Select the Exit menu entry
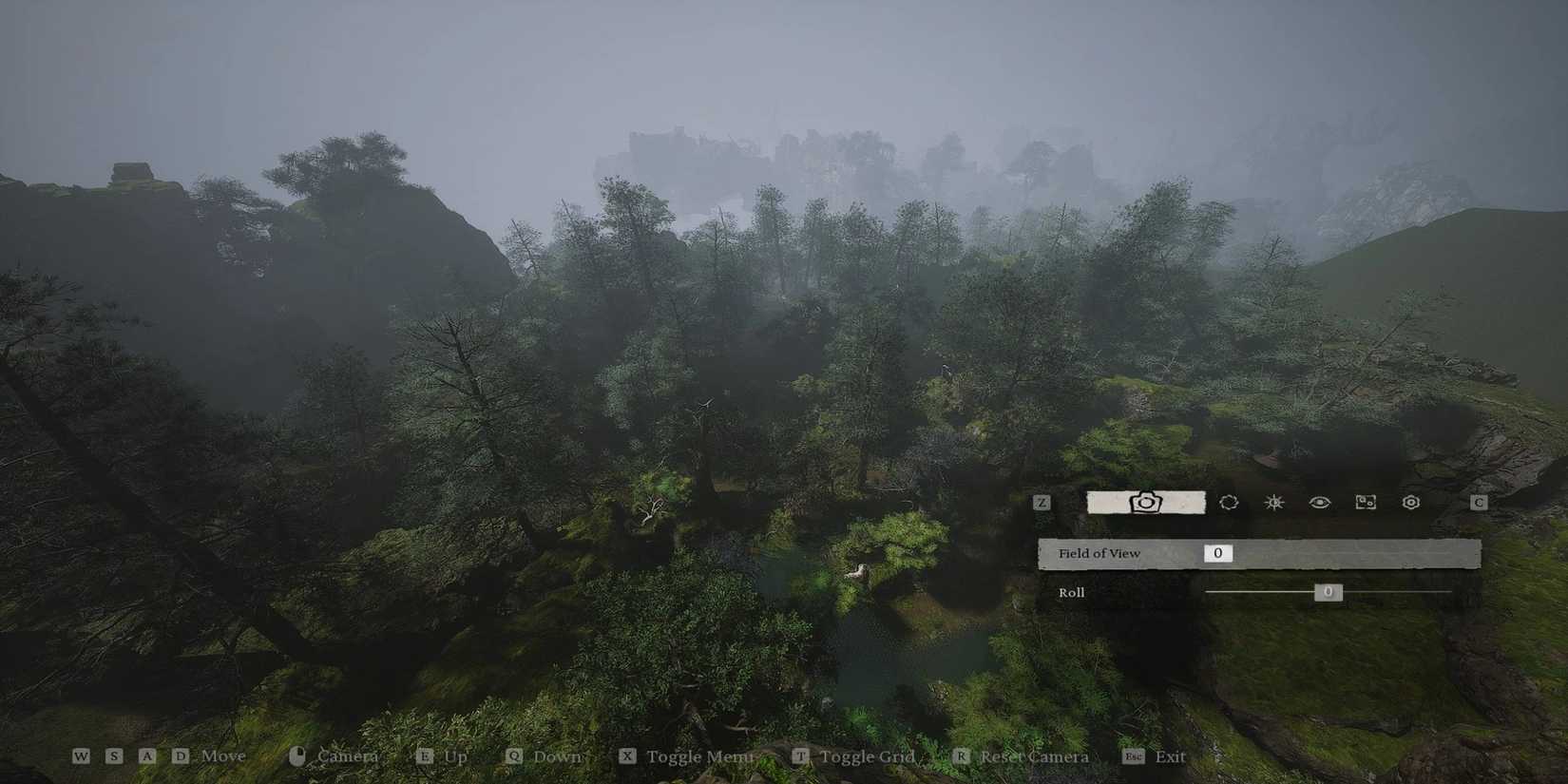Viewport: 1568px width, 784px height. (1172, 756)
